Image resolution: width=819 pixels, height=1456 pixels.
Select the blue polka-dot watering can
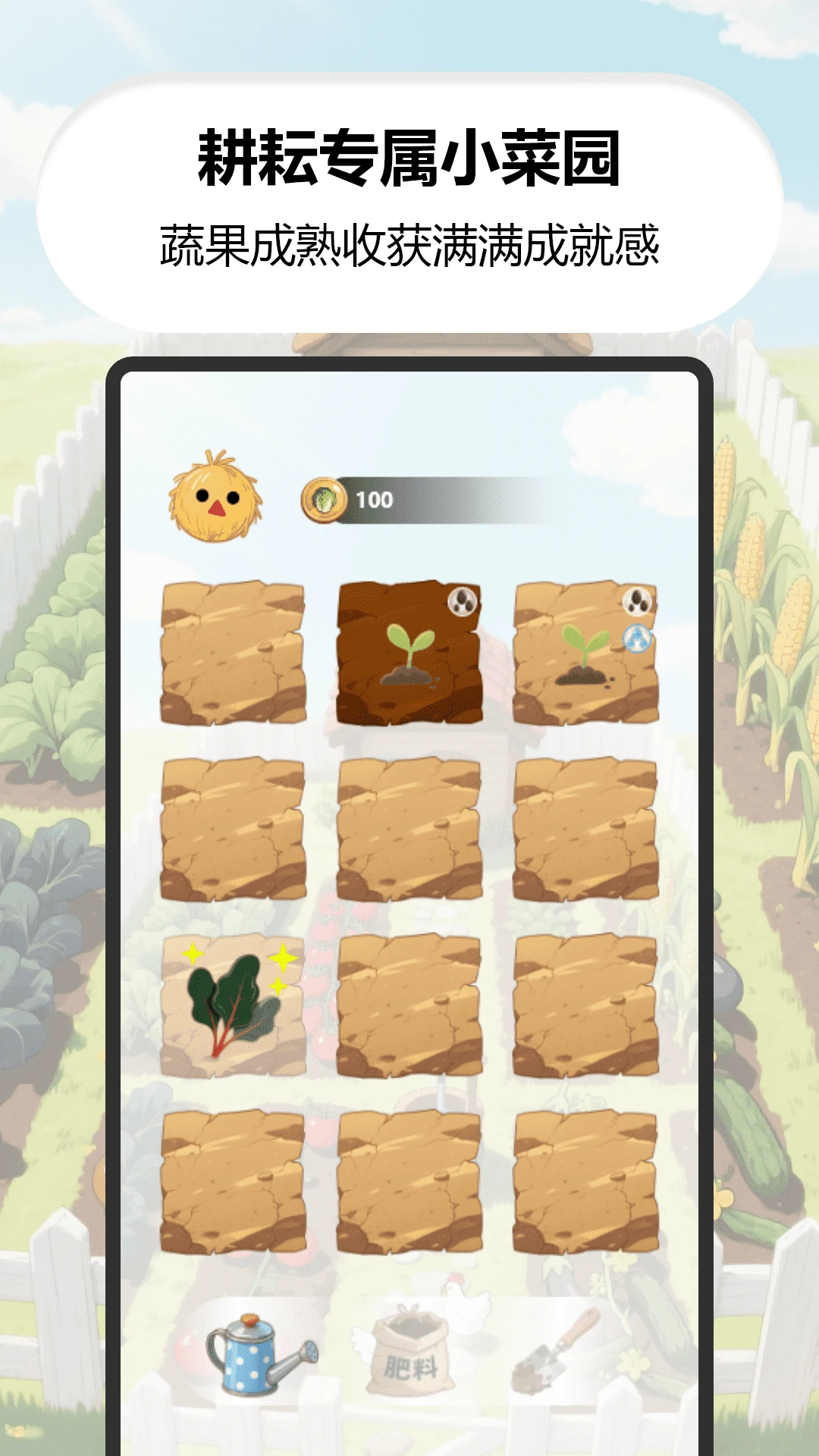[260, 1356]
